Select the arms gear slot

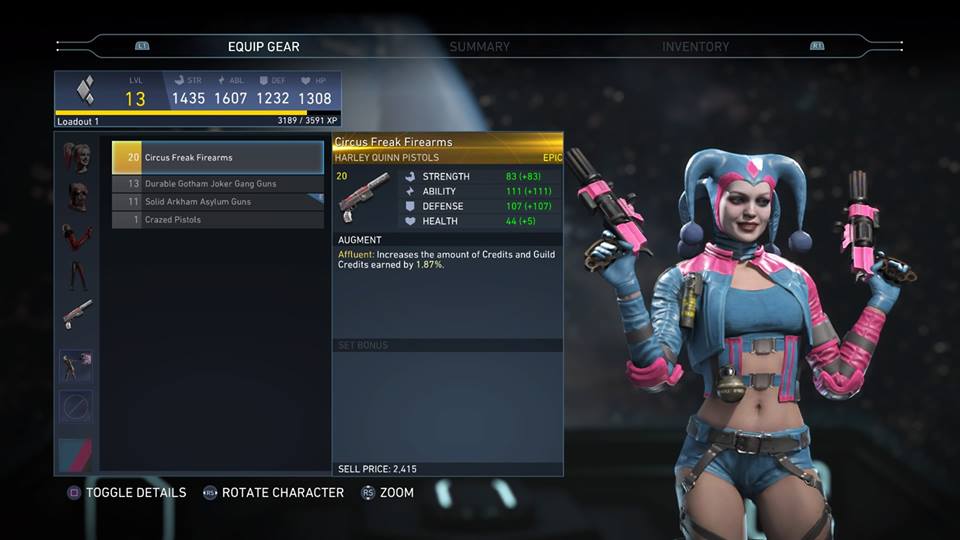[77, 236]
